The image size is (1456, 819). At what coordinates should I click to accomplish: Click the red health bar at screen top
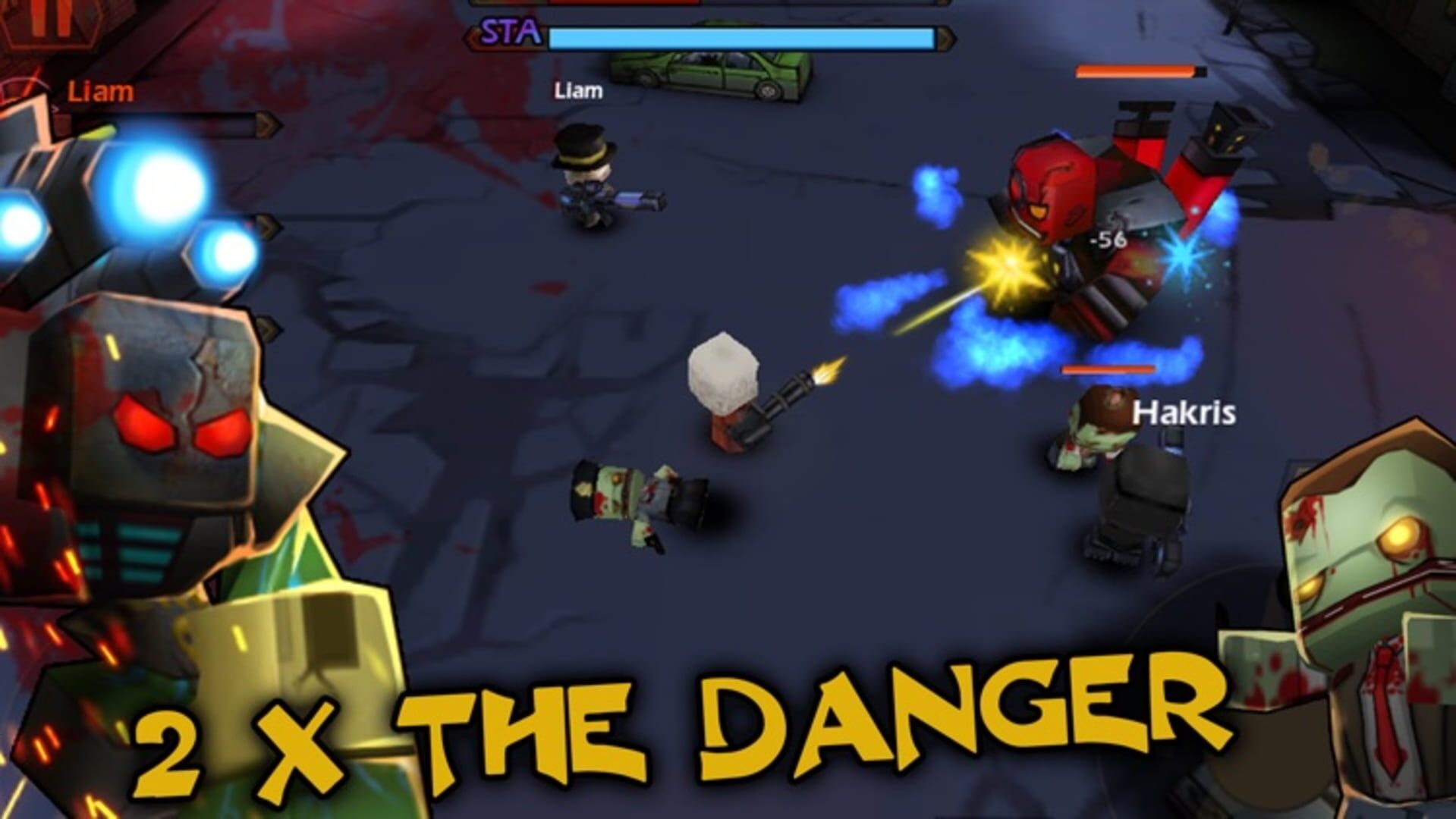pos(607,4)
